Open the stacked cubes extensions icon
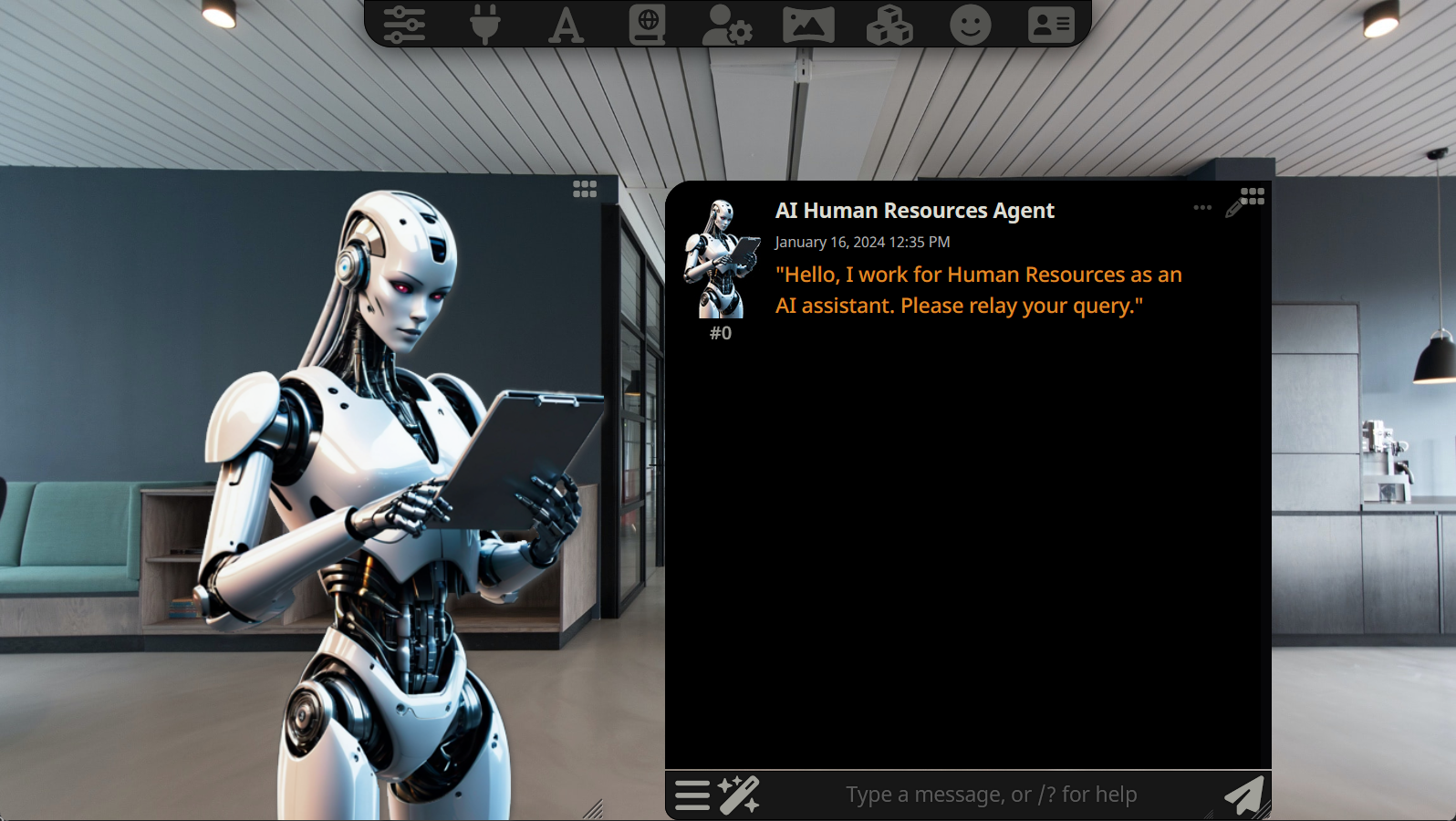This screenshot has height=821, width=1456. (889, 25)
